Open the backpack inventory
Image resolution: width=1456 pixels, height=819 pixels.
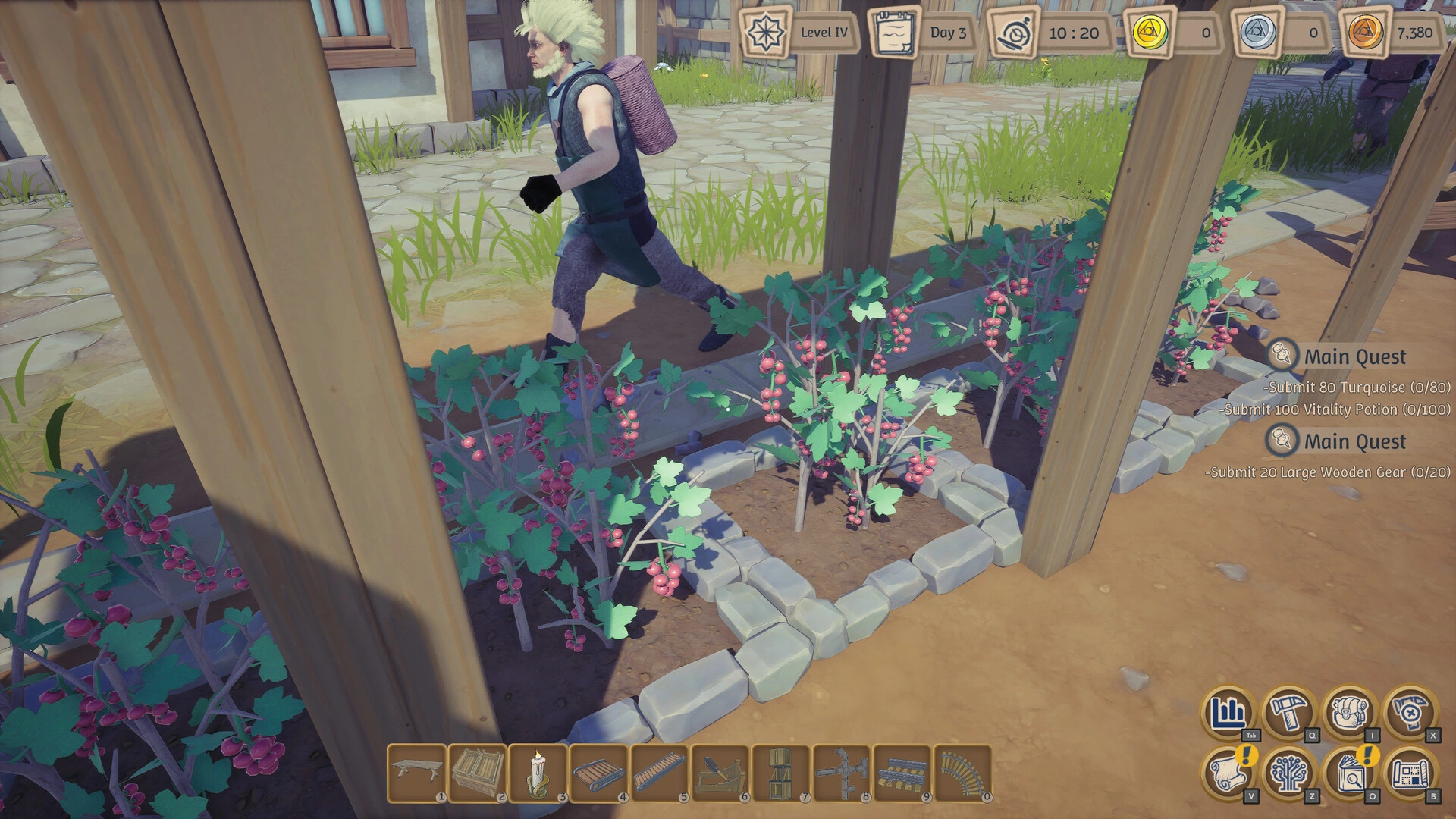click(x=1349, y=713)
